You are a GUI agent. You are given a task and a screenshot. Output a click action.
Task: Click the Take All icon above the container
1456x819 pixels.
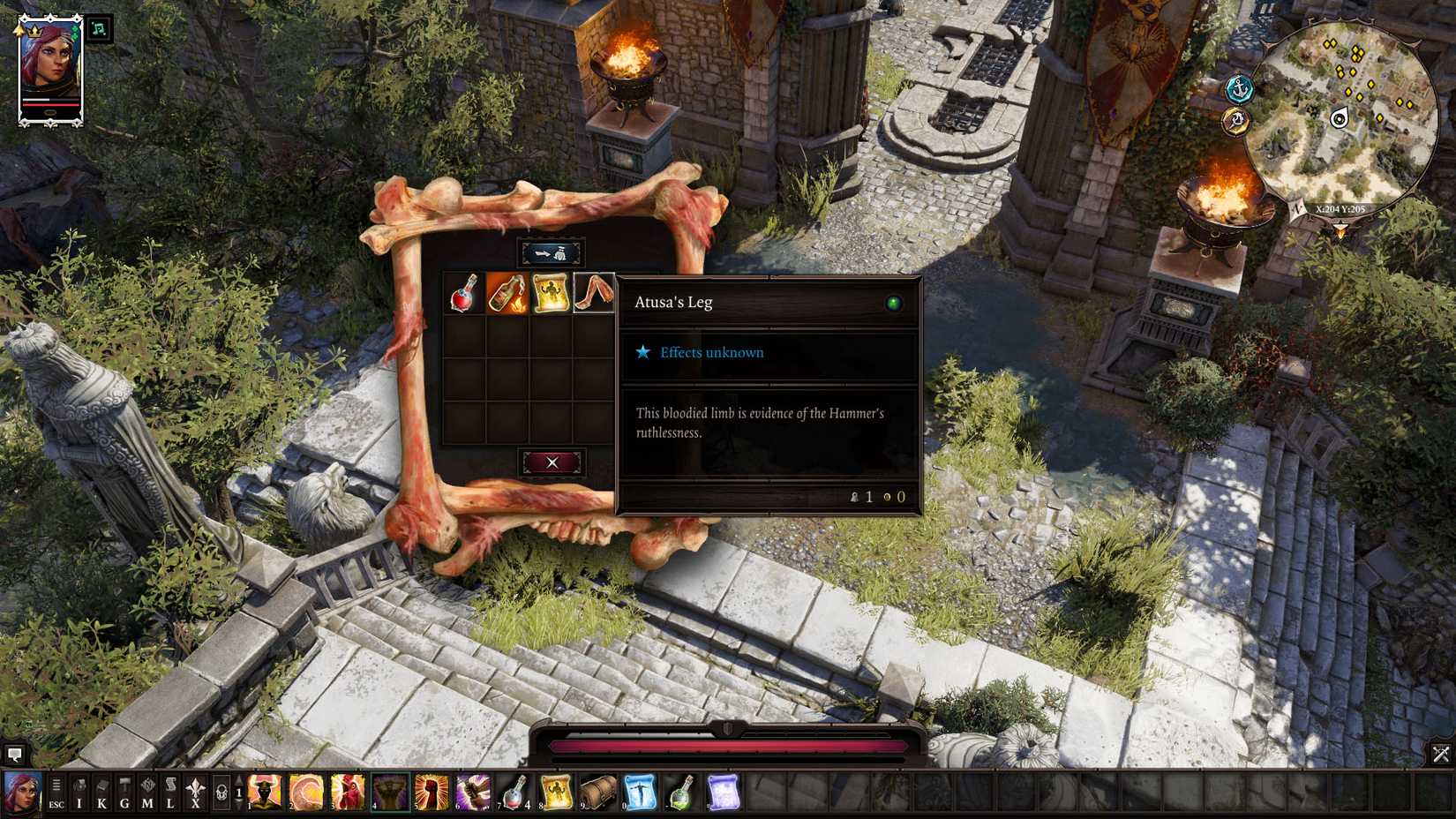[x=552, y=252]
